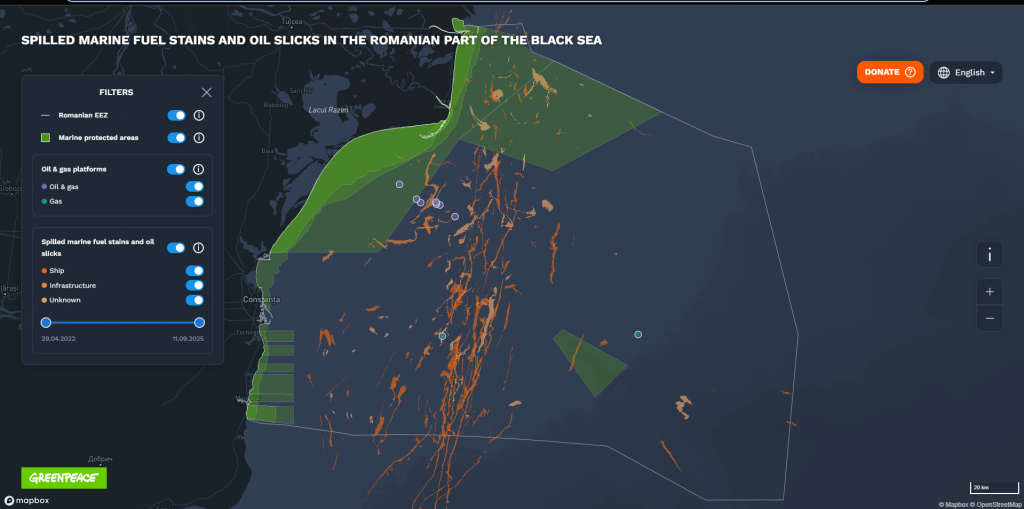Show info about Marine protected areas

(199, 138)
